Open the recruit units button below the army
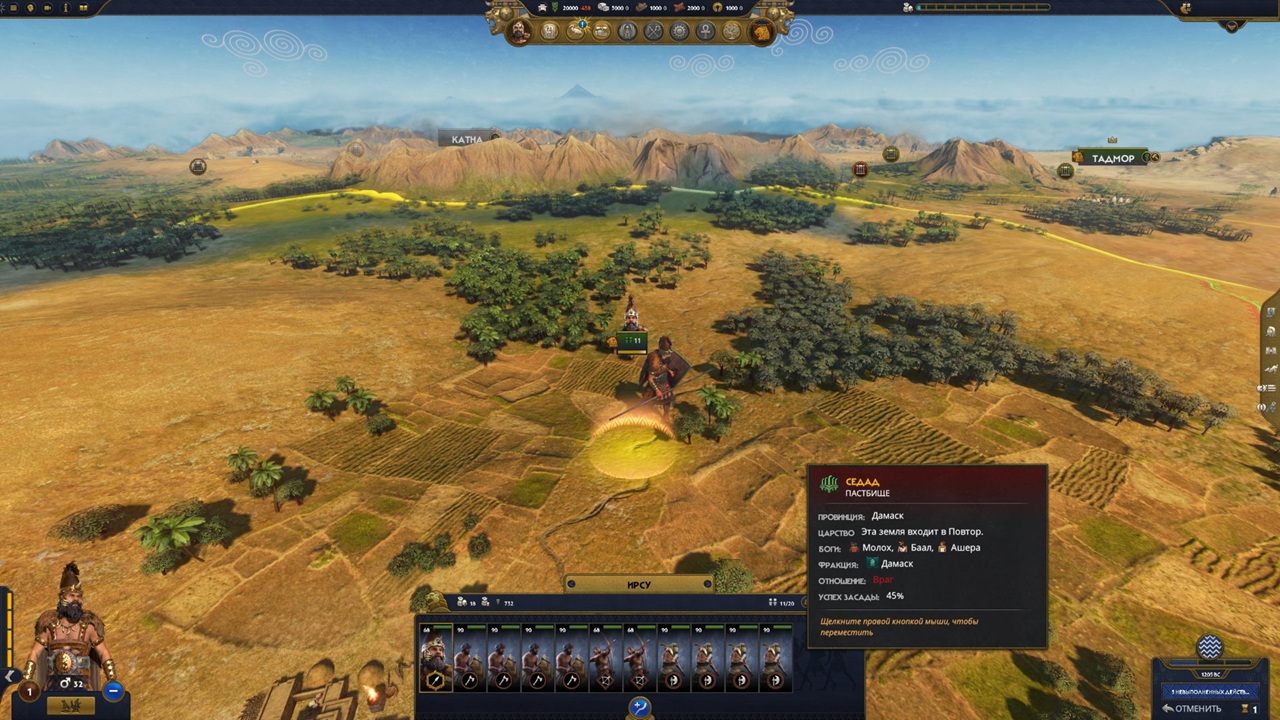 tap(640, 708)
